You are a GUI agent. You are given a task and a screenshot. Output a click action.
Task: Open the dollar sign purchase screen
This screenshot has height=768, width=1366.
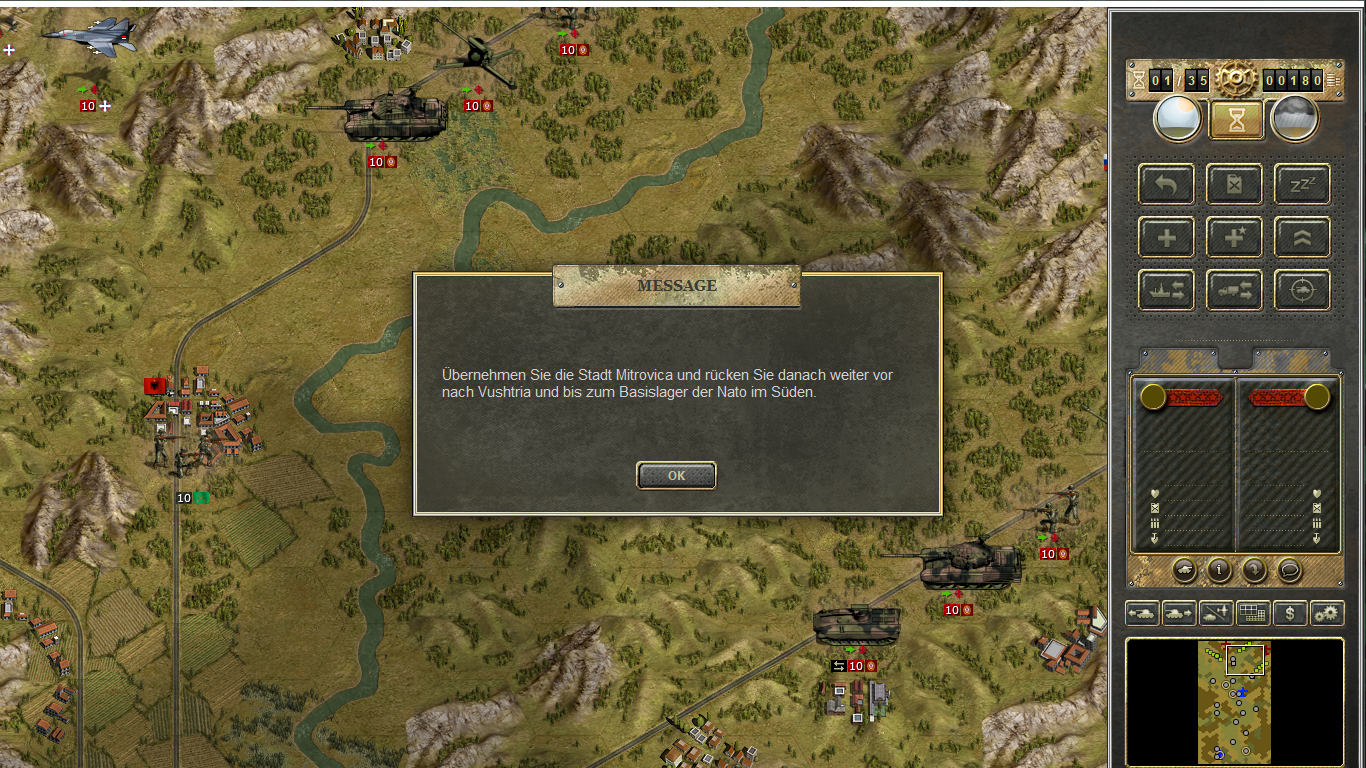tap(1290, 613)
